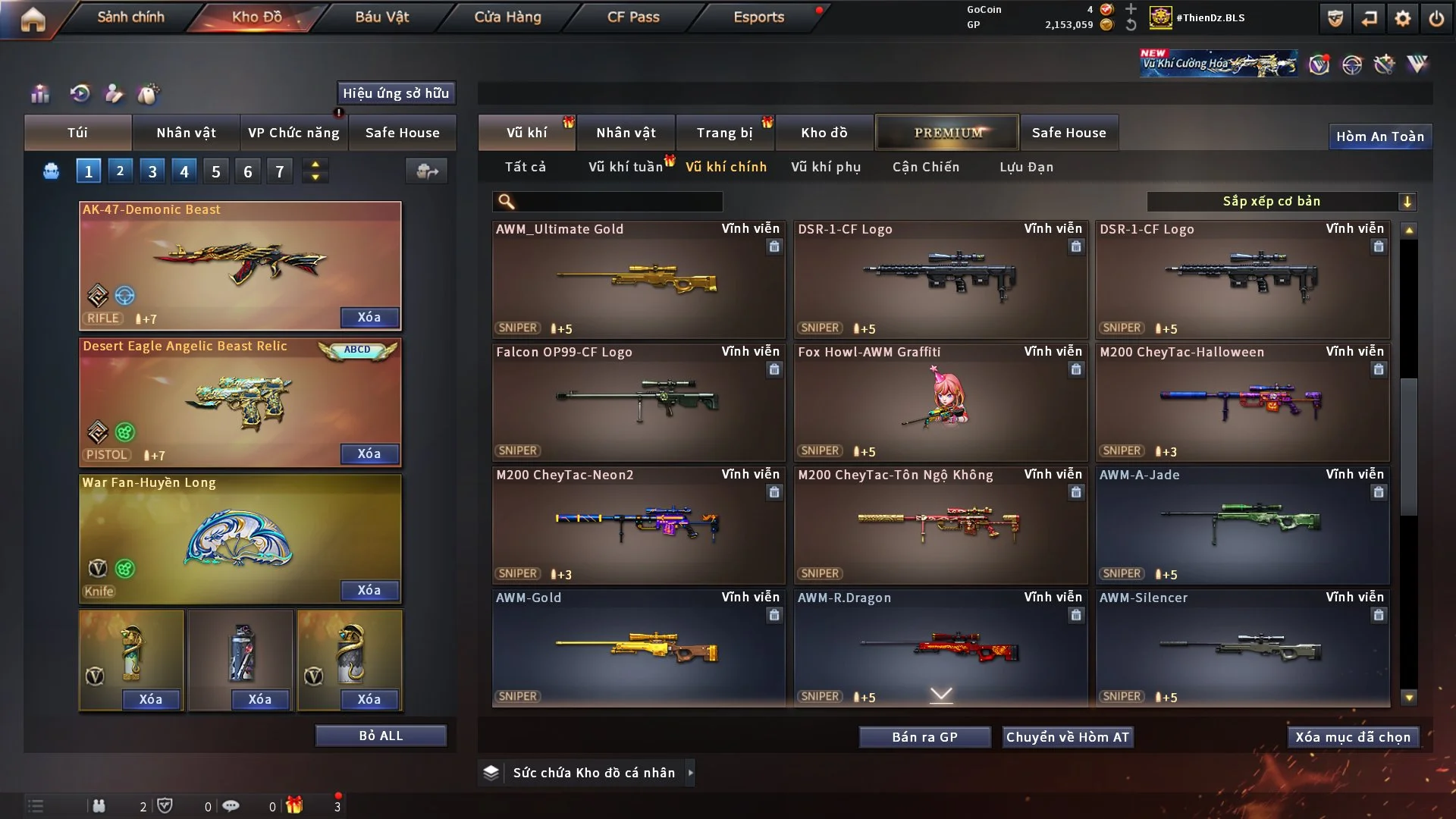Focus the weapon search field
This screenshot has height=819, width=1456.
(x=618, y=202)
